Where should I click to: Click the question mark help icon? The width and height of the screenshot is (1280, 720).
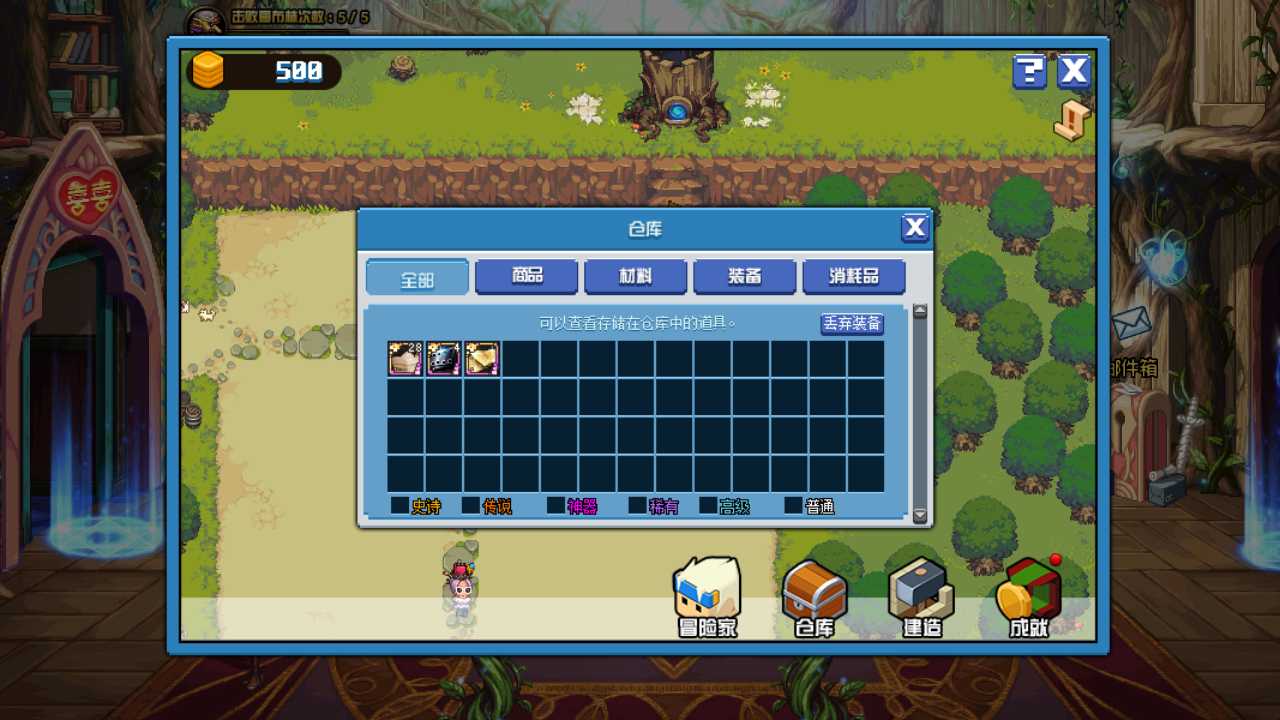pos(1029,72)
